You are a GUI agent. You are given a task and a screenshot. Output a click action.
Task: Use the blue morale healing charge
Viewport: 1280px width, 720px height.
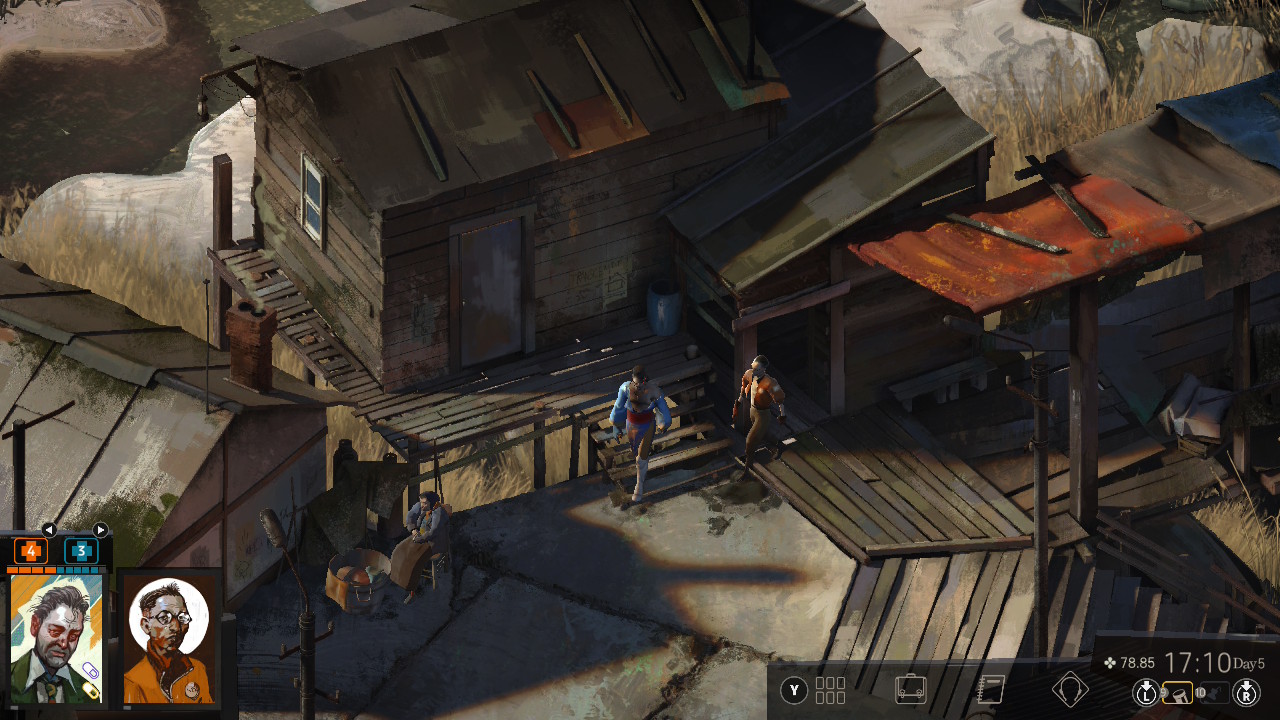coord(81,551)
